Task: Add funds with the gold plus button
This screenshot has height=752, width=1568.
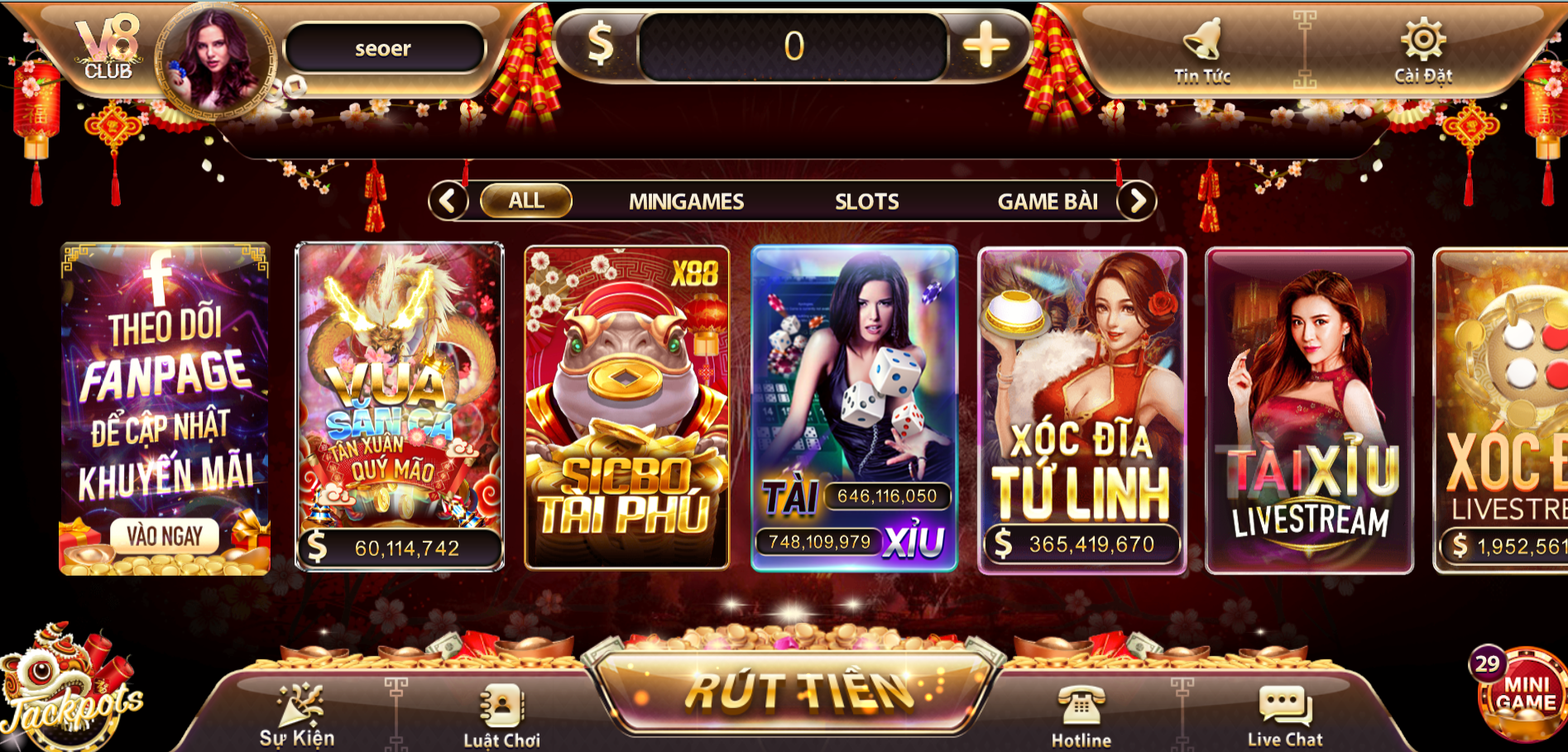Action: (x=985, y=46)
